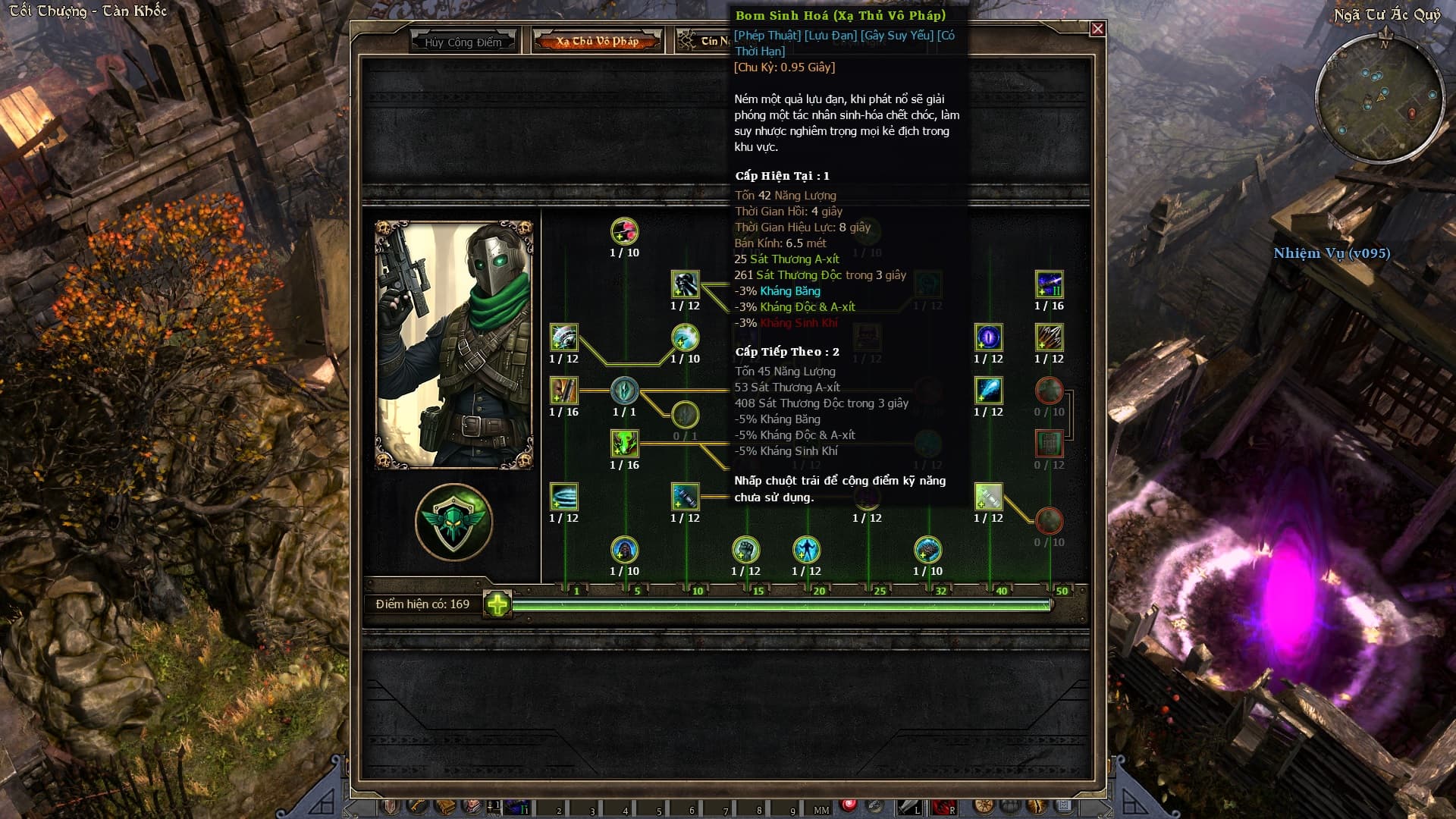Image resolution: width=1456 pixels, height=819 pixels.
Task: Click the class emblem shield badge
Action: pyautogui.click(x=453, y=522)
